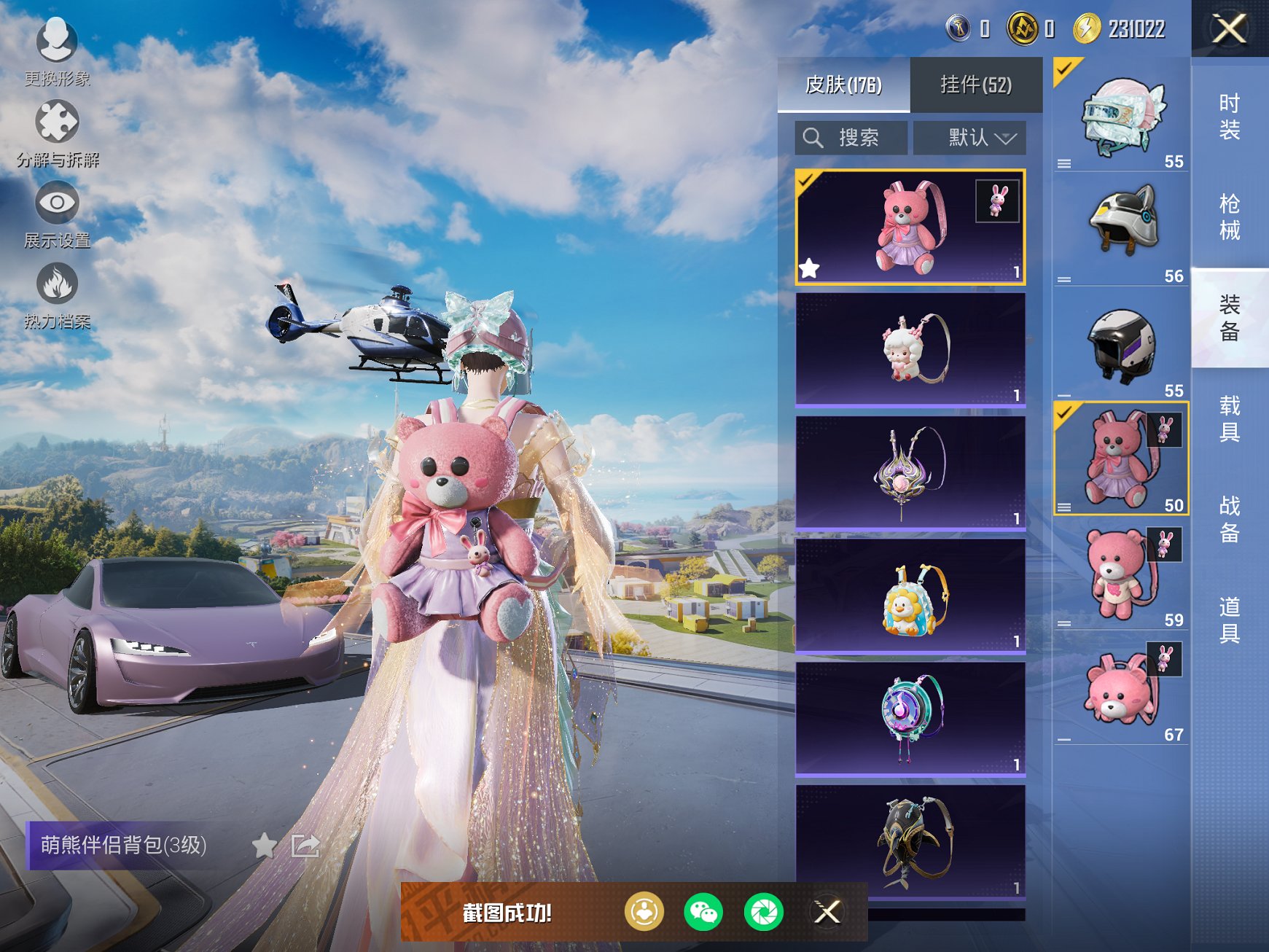Open the 时装 category
1269x952 pixels.
pos(1229,117)
